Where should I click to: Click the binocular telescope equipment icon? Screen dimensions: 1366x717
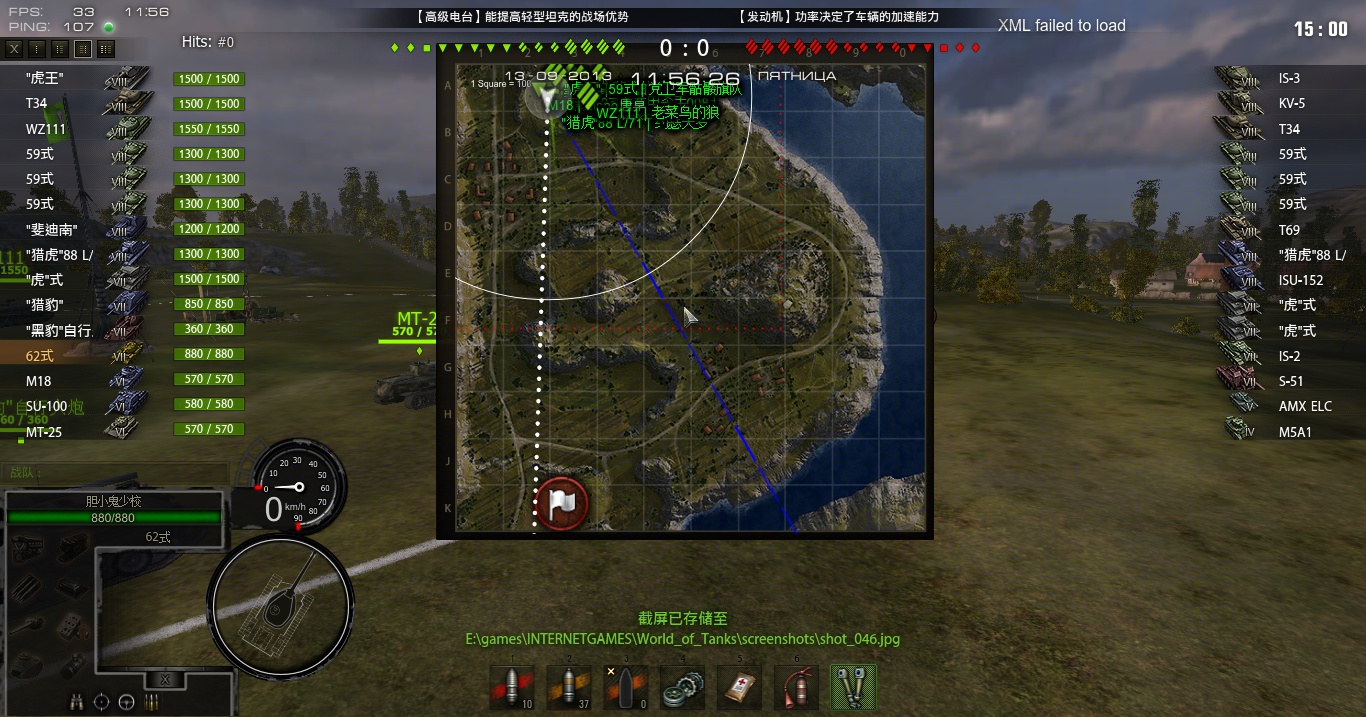pyautogui.click(x=77, y=702)
